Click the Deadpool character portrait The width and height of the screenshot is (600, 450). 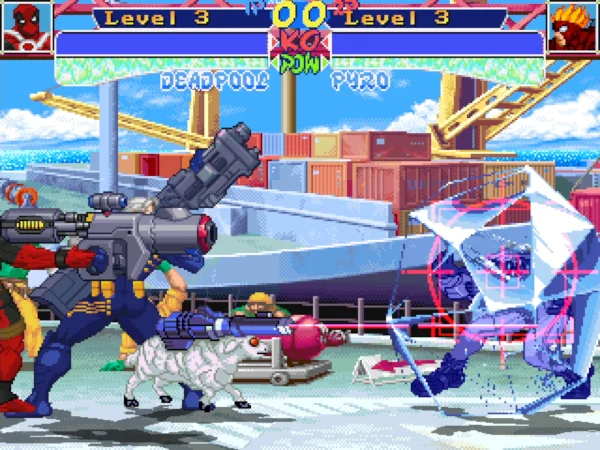click(x=25, y=27)
